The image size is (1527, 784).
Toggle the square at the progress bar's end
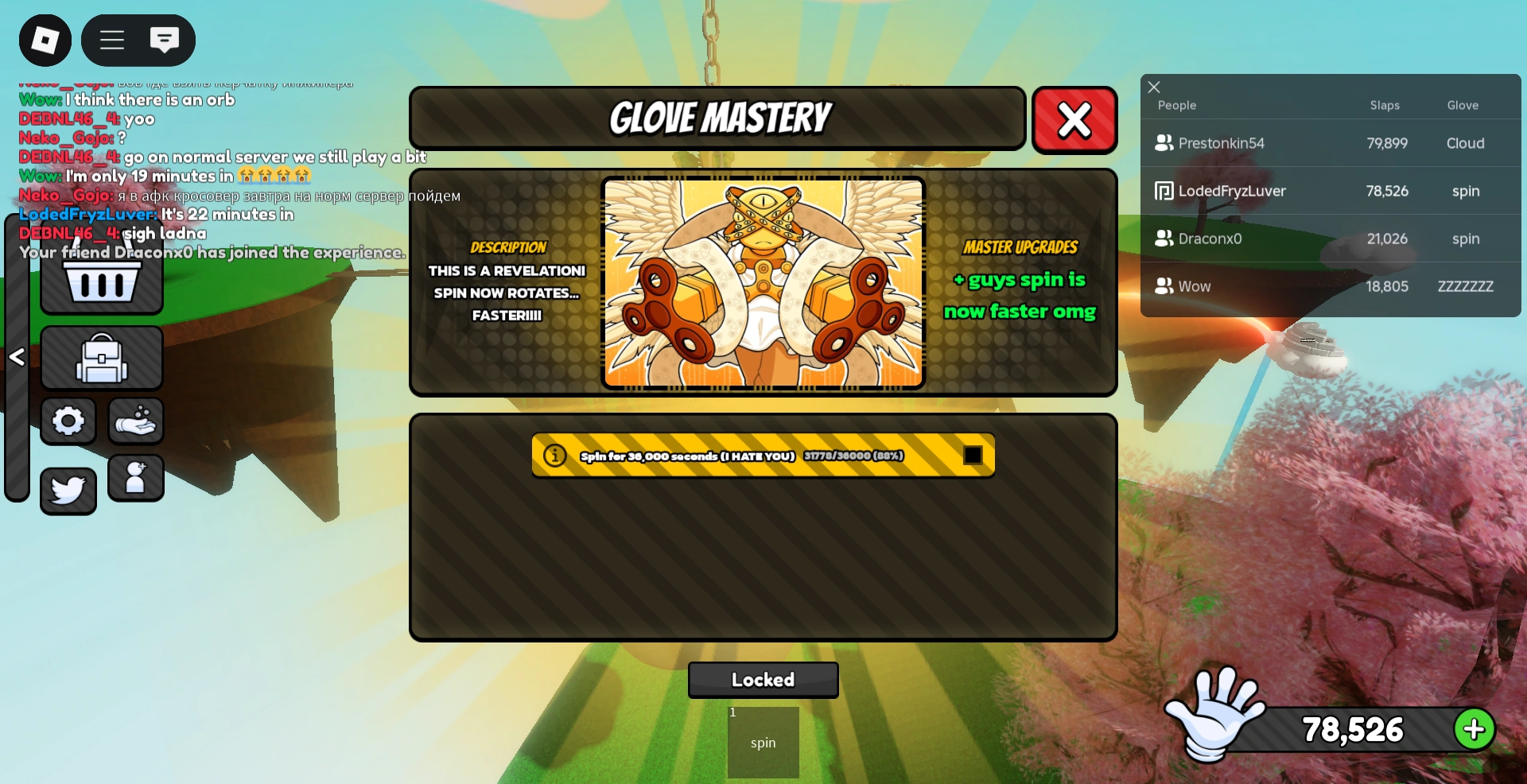pos(973,455)
